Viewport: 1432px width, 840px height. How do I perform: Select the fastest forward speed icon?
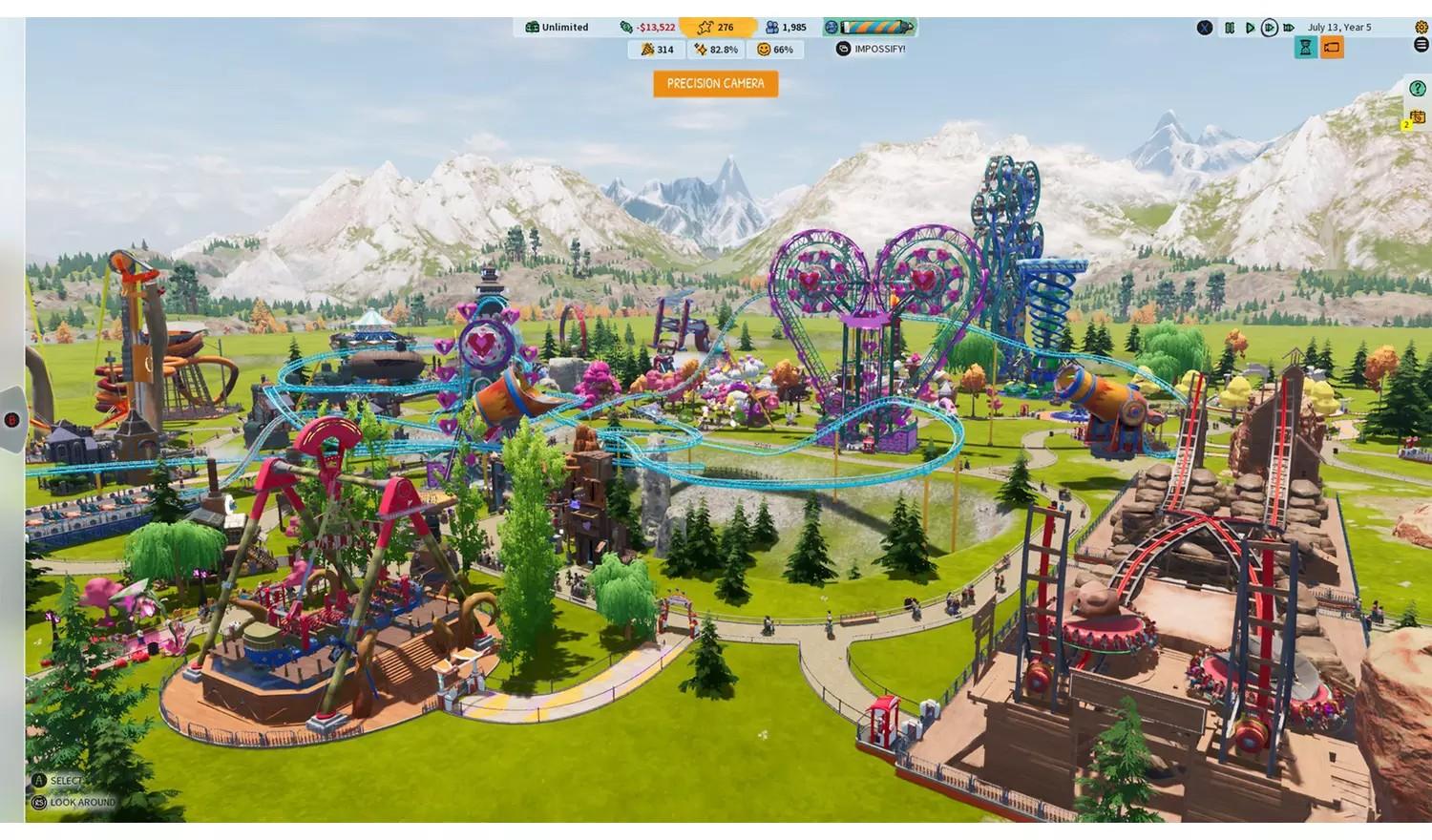tap(1288, 28)
